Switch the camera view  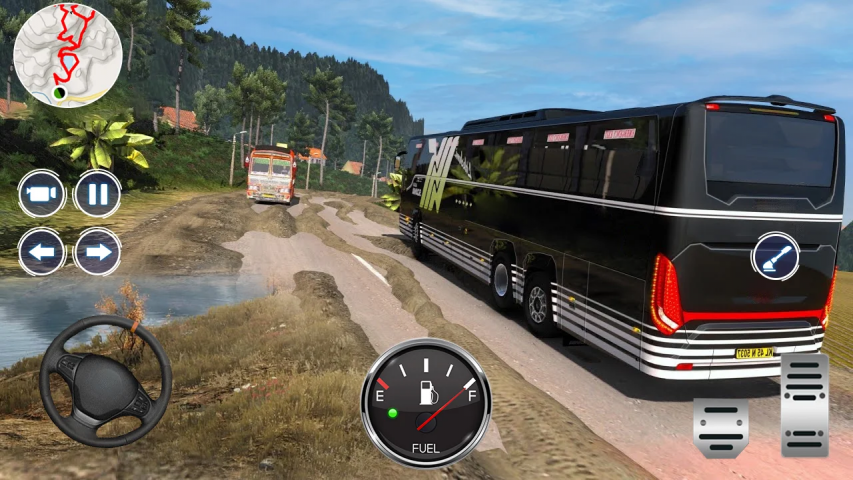coord(42,194)
